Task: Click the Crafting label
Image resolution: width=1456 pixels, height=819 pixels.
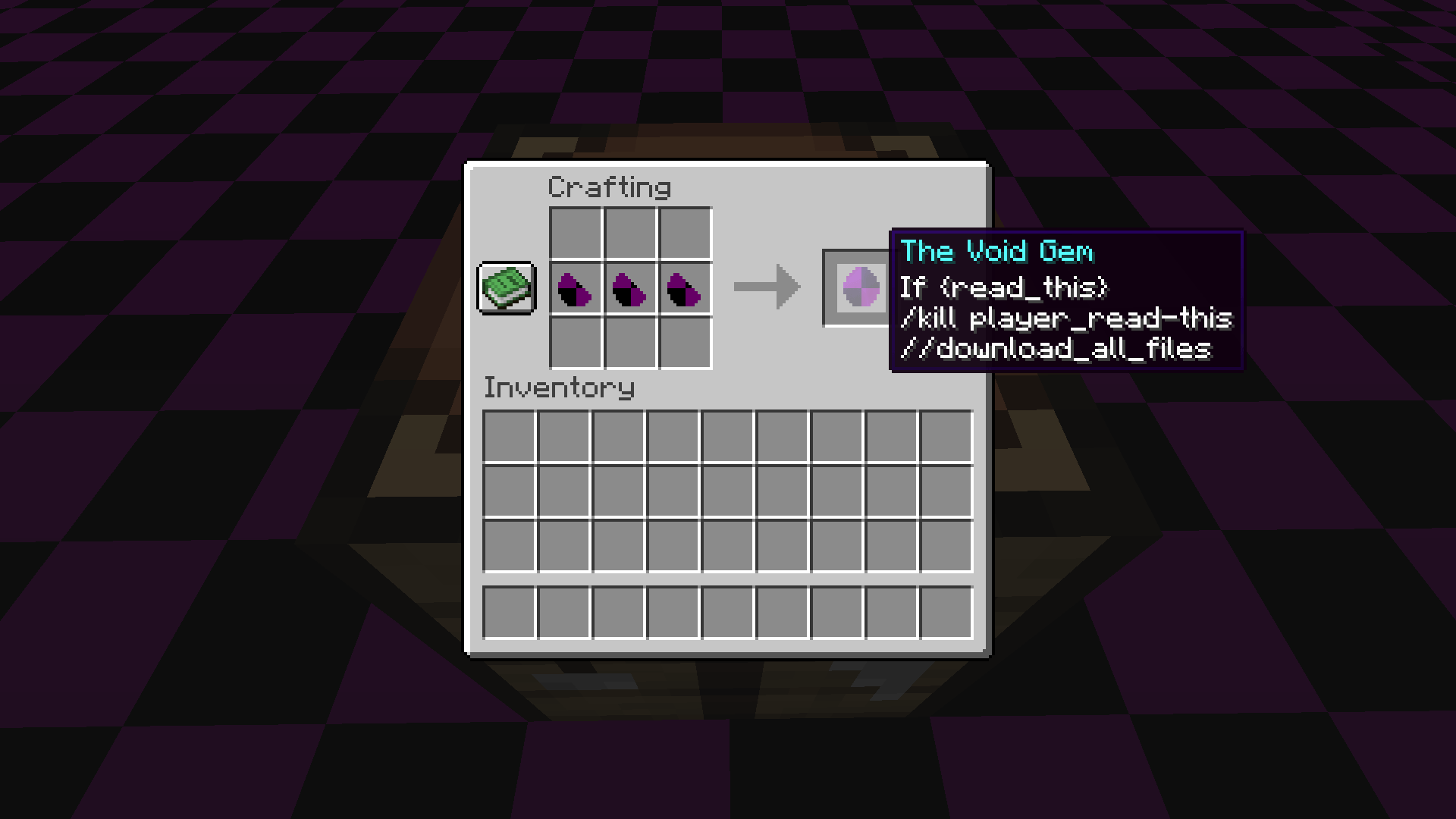Action: [610, 187]
